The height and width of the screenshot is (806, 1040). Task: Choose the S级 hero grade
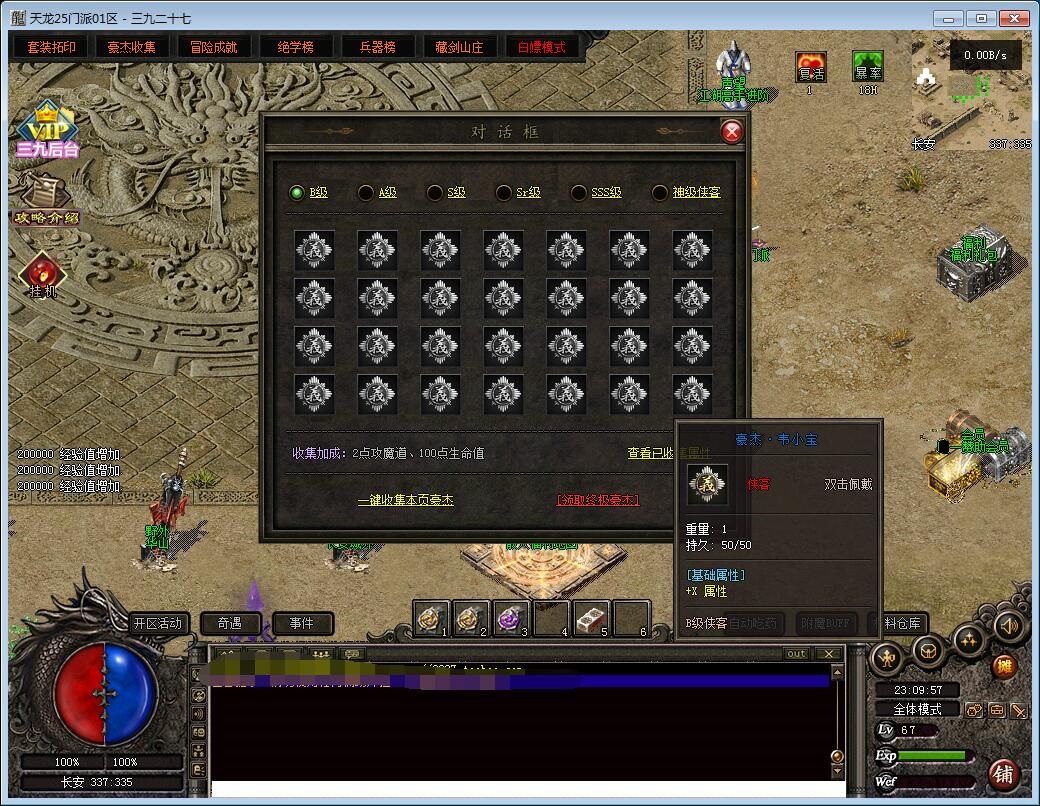[x=446, y=193]
